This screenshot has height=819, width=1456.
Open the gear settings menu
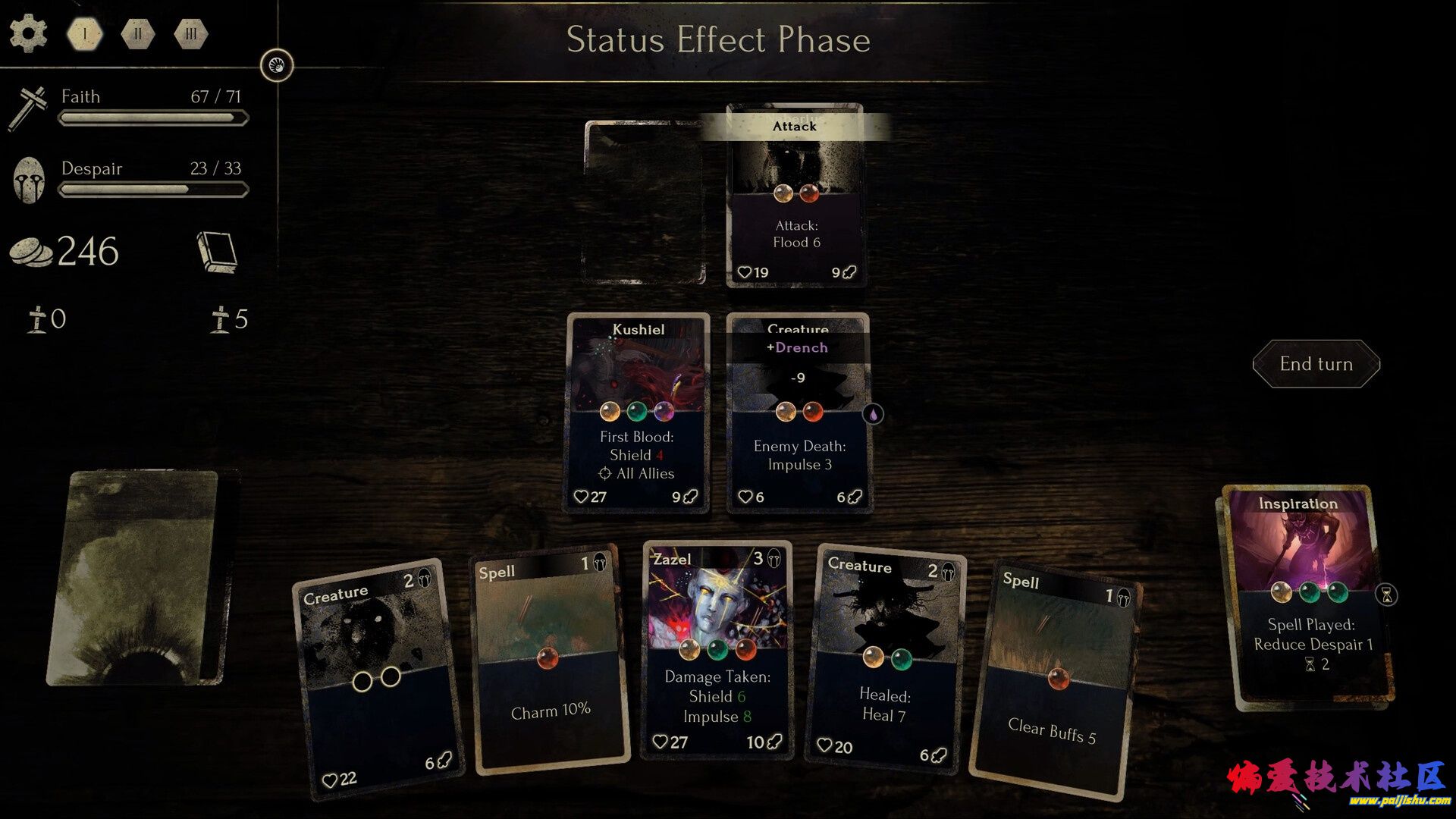[28, 34]
